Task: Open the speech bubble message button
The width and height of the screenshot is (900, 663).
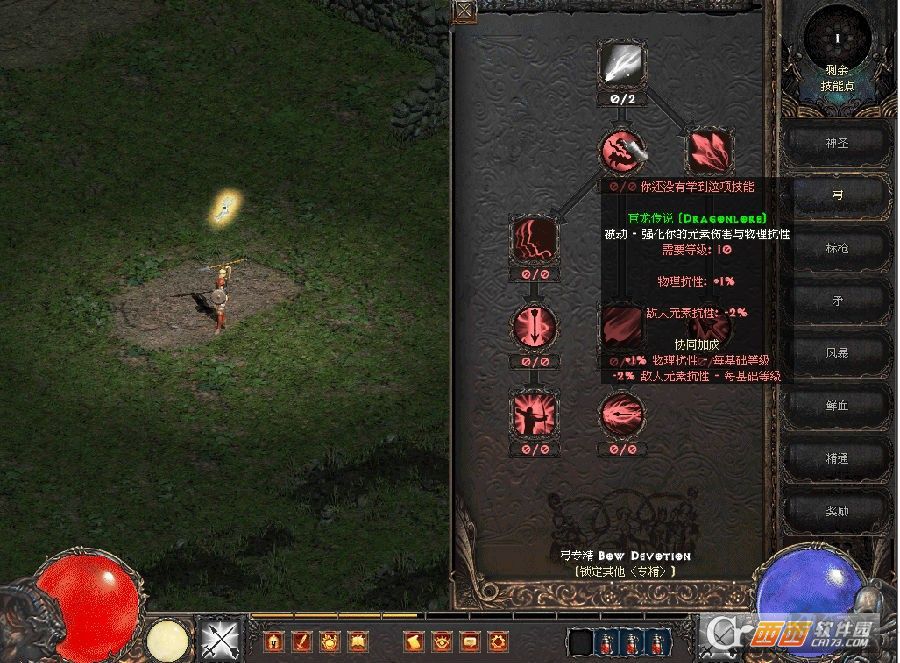Action: pyautogui.click(x=468, y=640)
